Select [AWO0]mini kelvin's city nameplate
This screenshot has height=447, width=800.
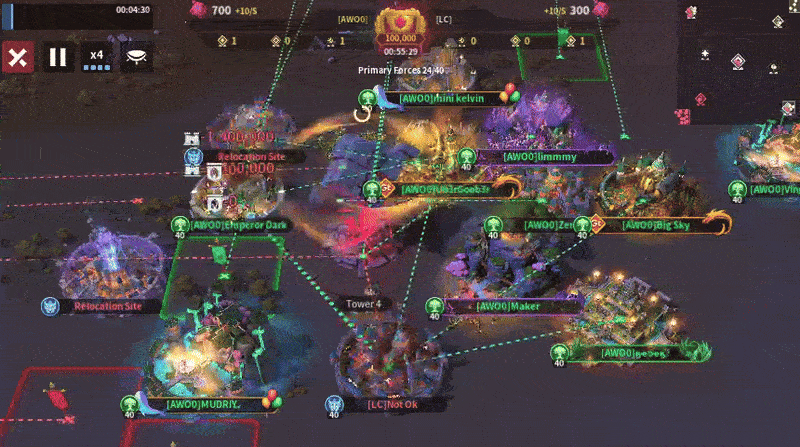coord(442,98)
